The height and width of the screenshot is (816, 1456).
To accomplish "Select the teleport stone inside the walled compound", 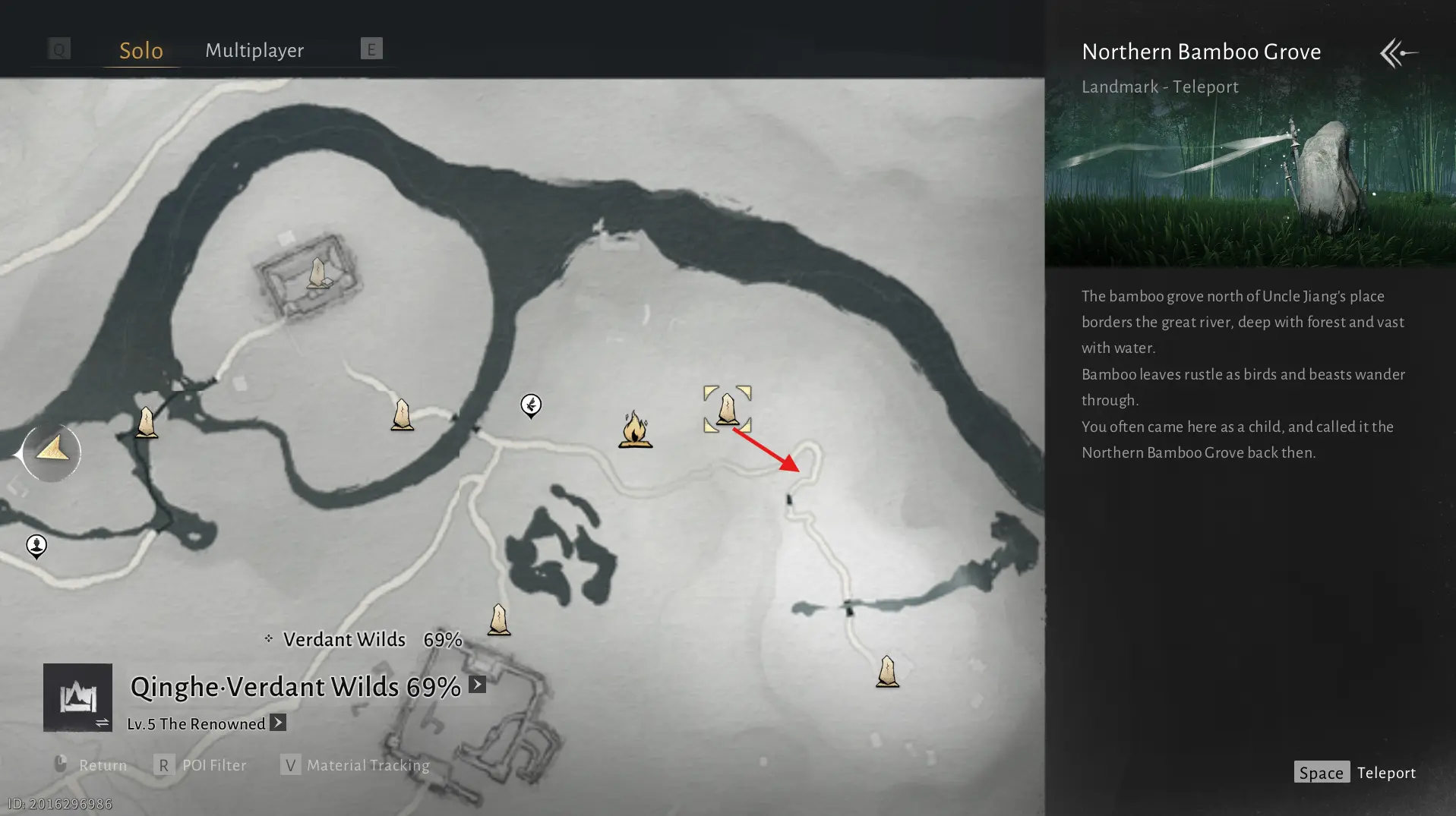I will (x=317, y=273).
